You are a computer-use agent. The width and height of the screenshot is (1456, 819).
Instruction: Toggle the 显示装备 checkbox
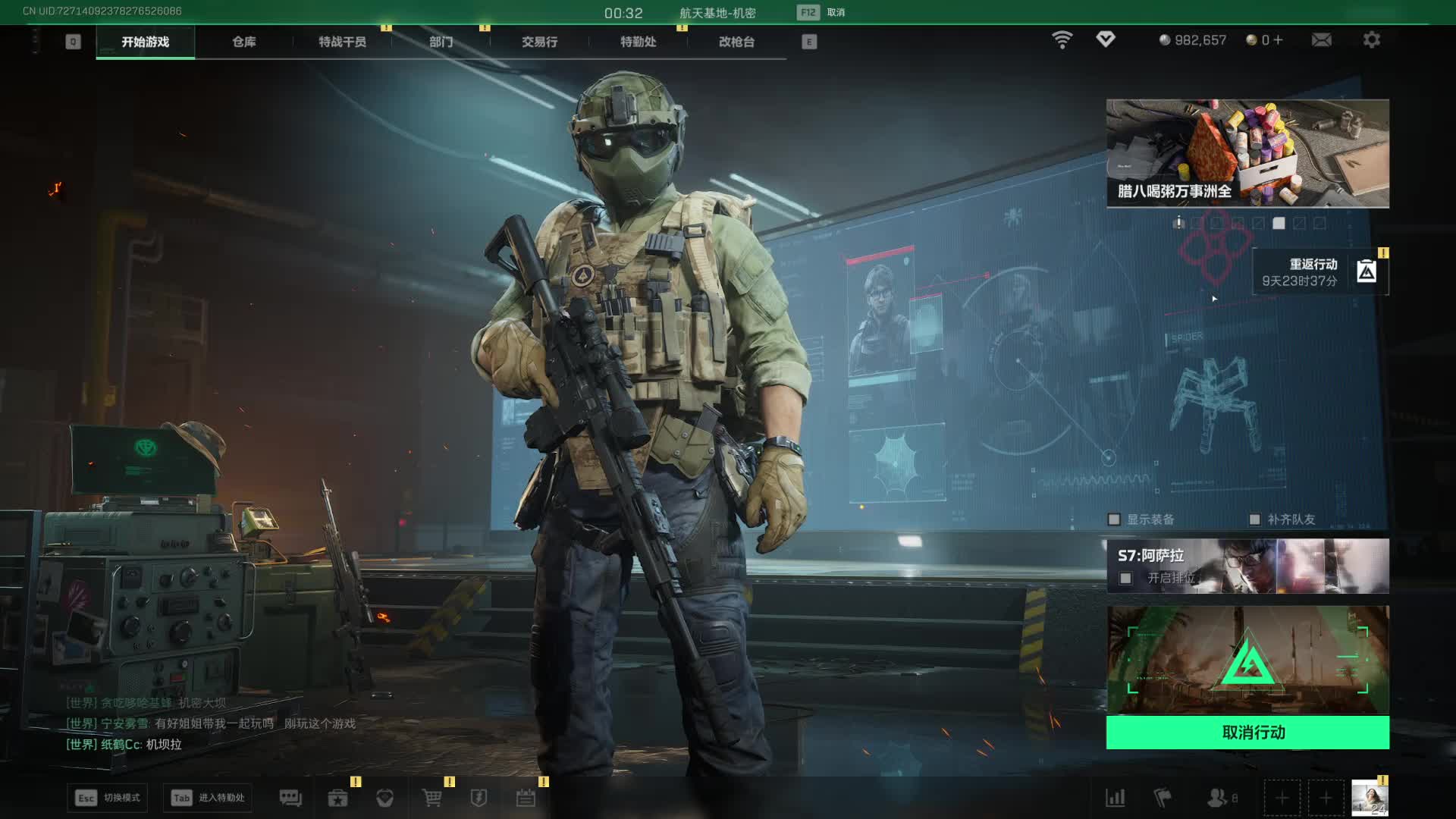point(1114,519)
